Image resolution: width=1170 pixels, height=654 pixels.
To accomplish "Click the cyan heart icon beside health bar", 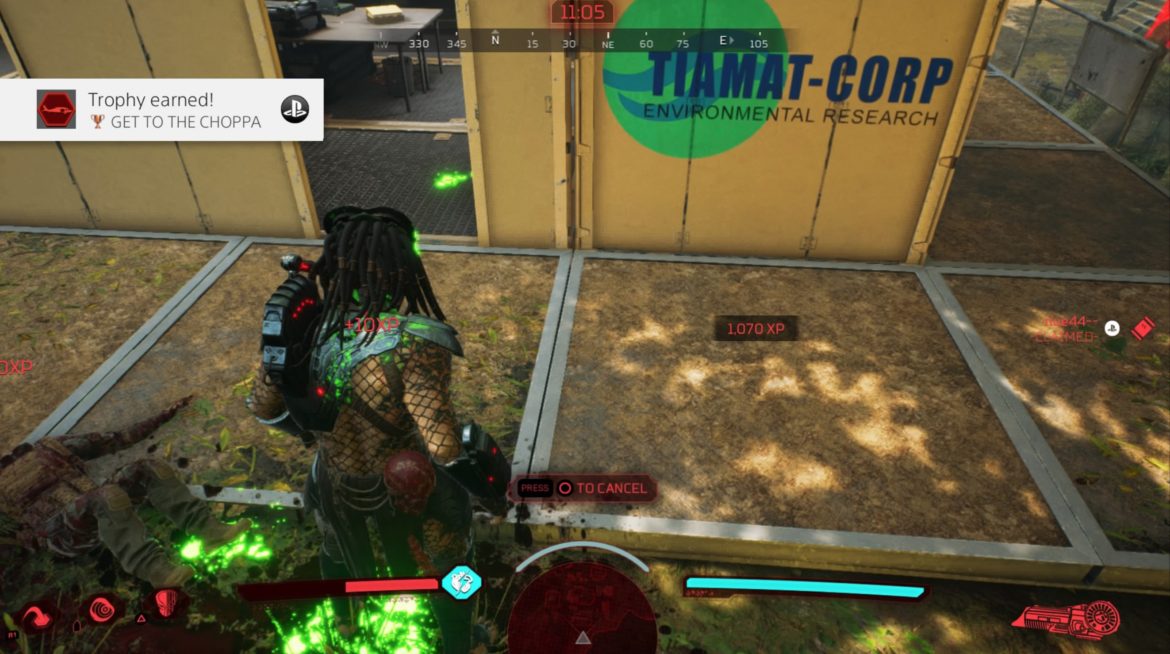I will click(x=462, y=582).
